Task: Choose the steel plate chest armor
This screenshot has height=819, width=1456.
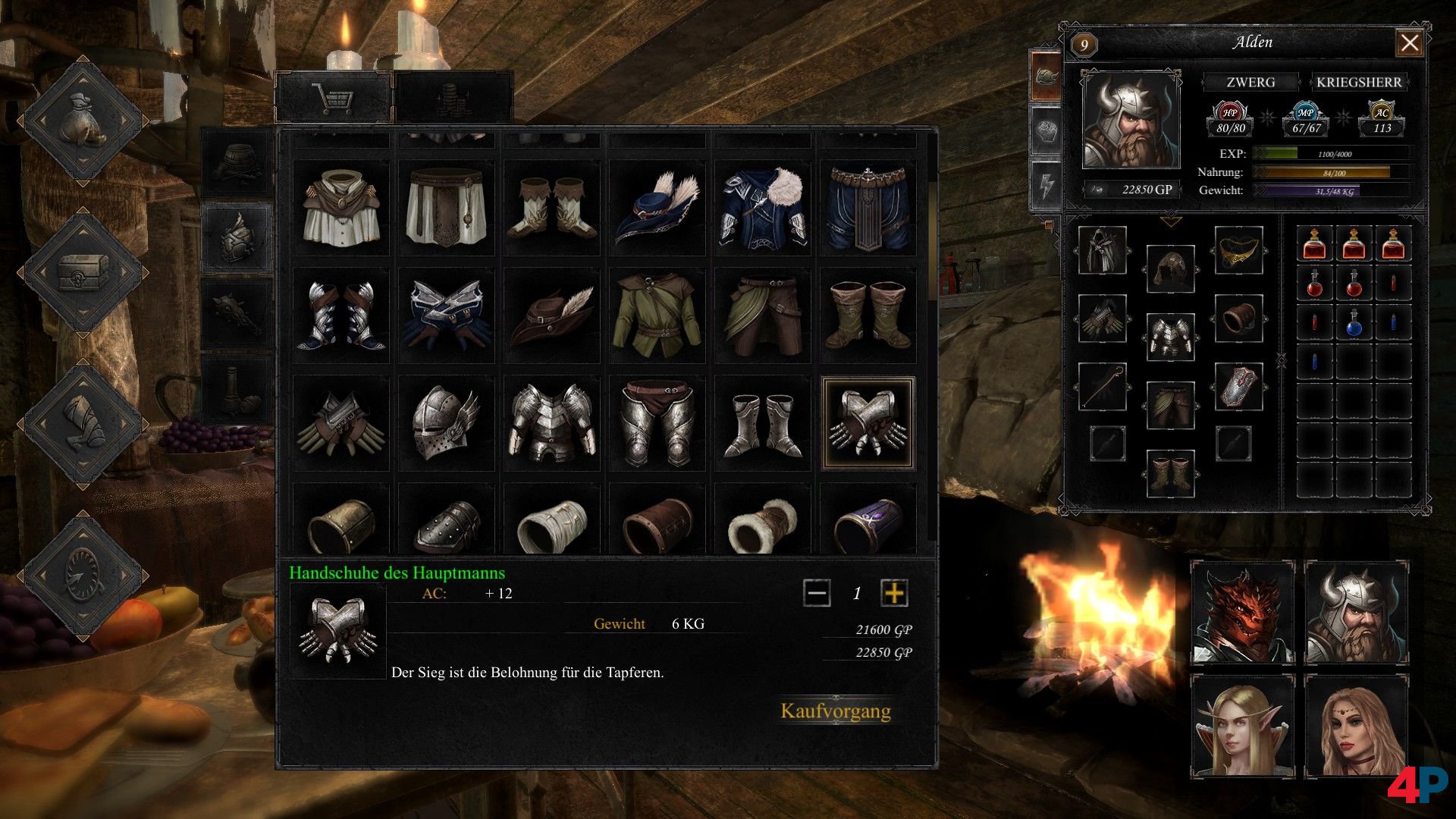Action: (551, 423)
